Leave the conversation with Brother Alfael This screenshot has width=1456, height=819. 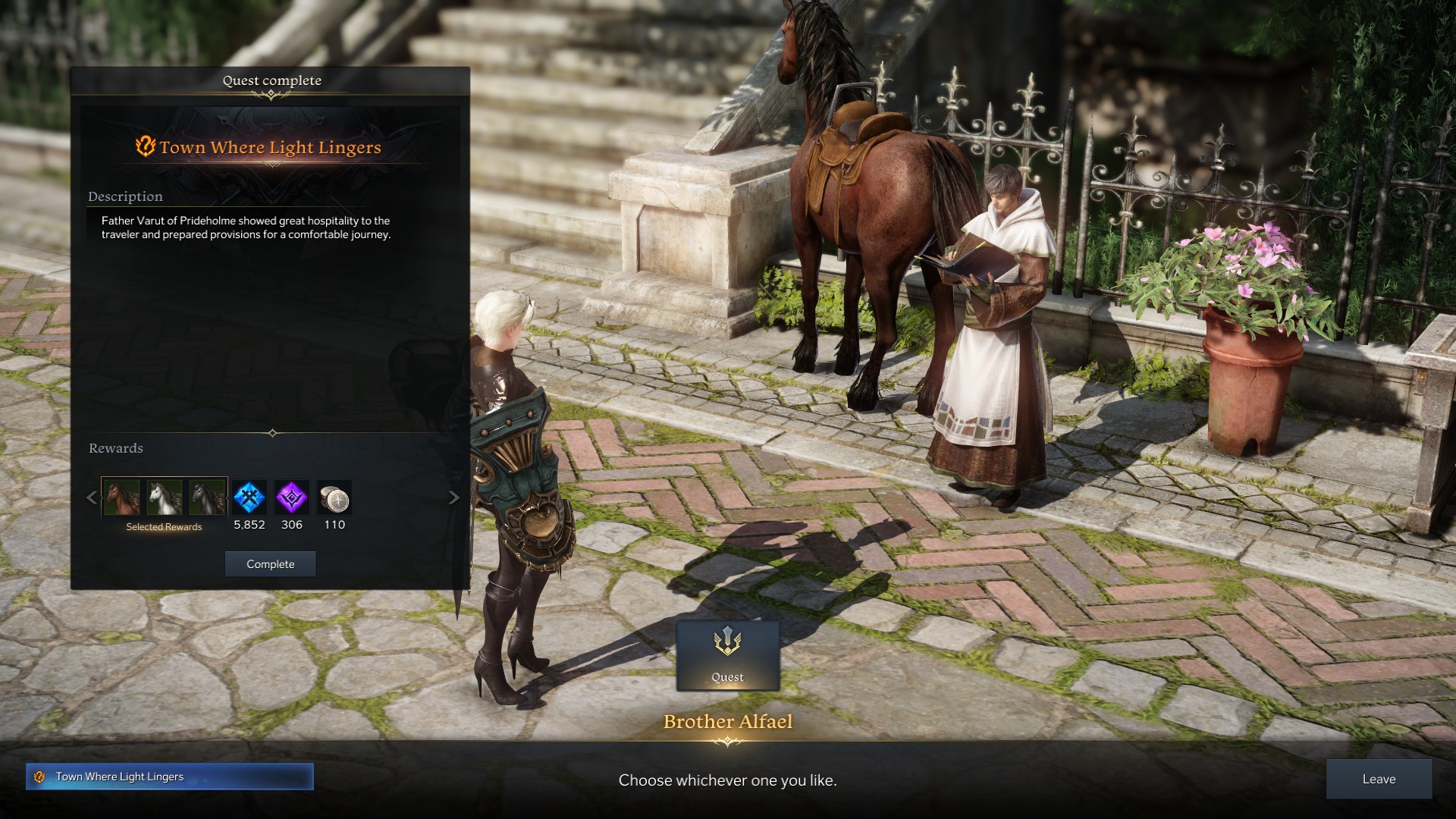[x=1378, y=779]
